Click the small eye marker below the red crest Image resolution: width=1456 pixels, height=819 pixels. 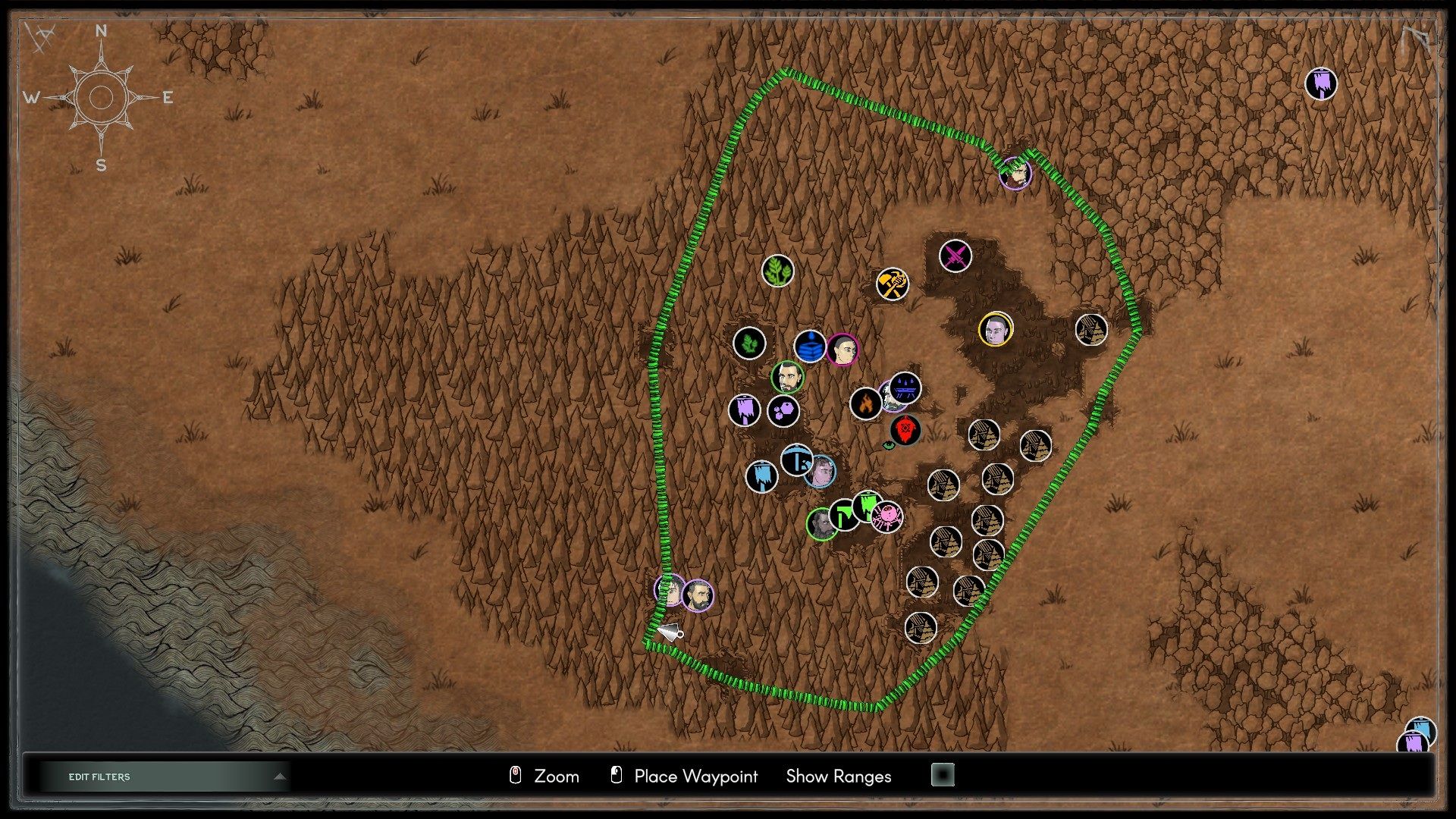pyautogui.click(x=889, y=447)
